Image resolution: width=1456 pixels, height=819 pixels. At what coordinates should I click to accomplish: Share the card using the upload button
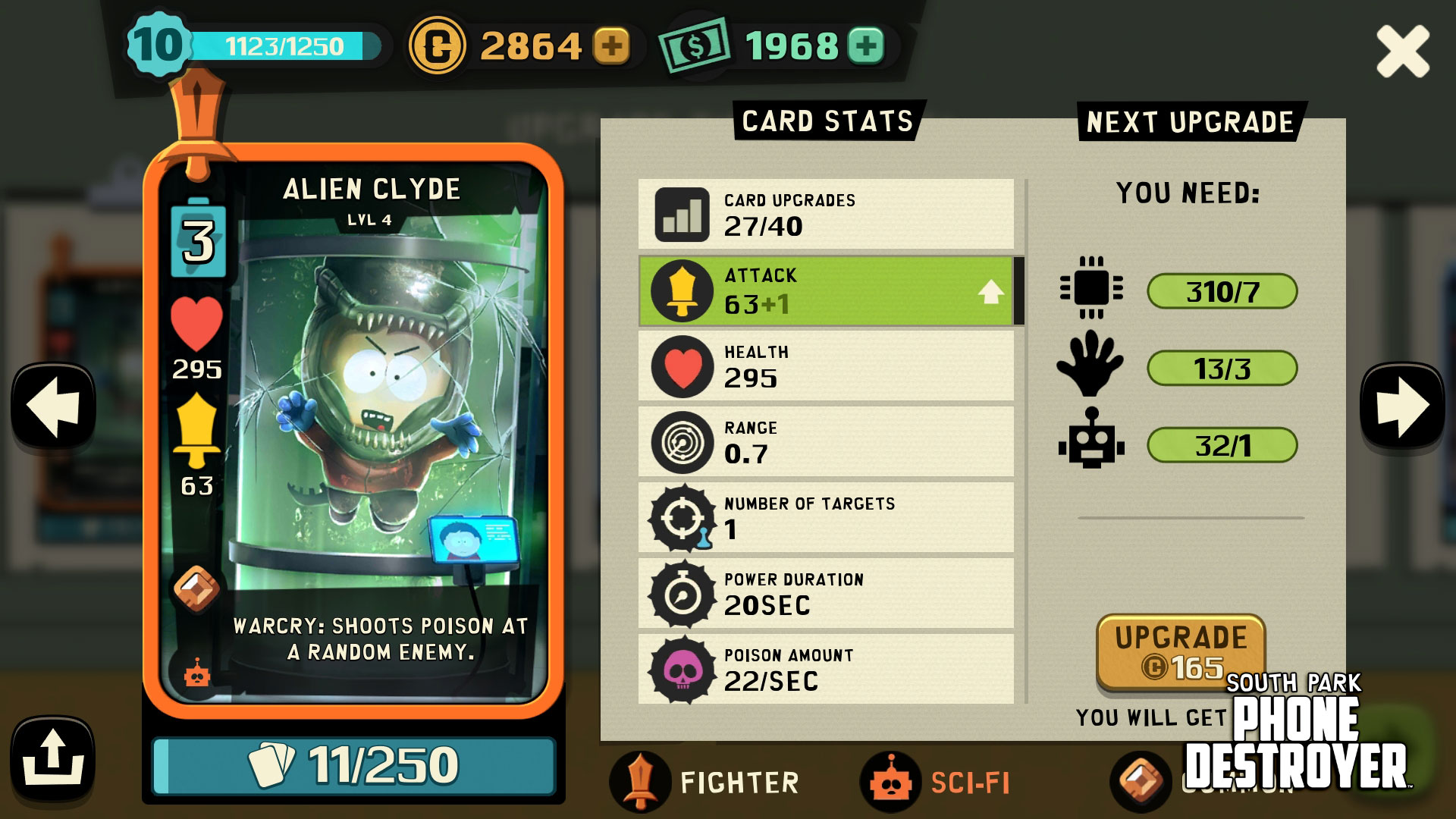pyautogui.click(x=52, y=759)
